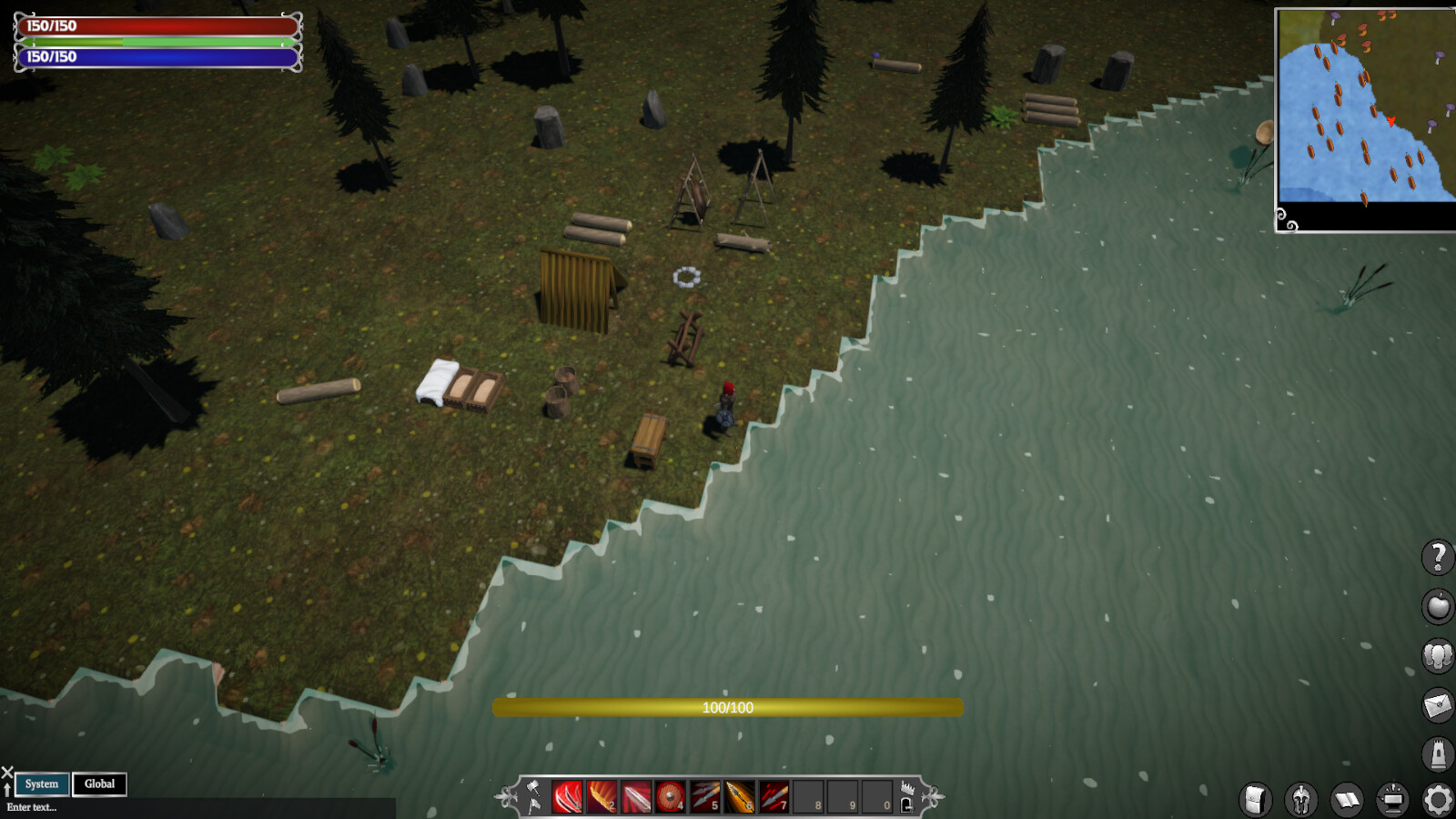
Task: Click the golden sweep ability in slot 2
Action: pyautogui.click(x=602, y=795)
